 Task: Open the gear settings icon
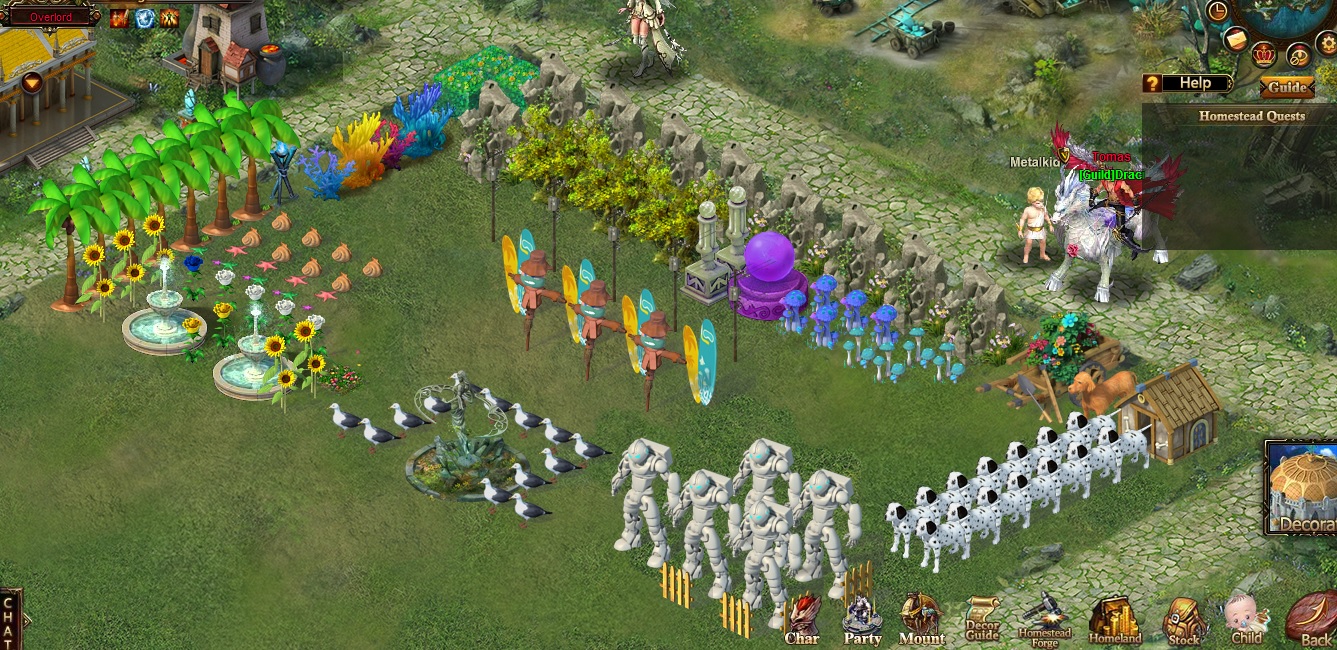(1326, 43)
